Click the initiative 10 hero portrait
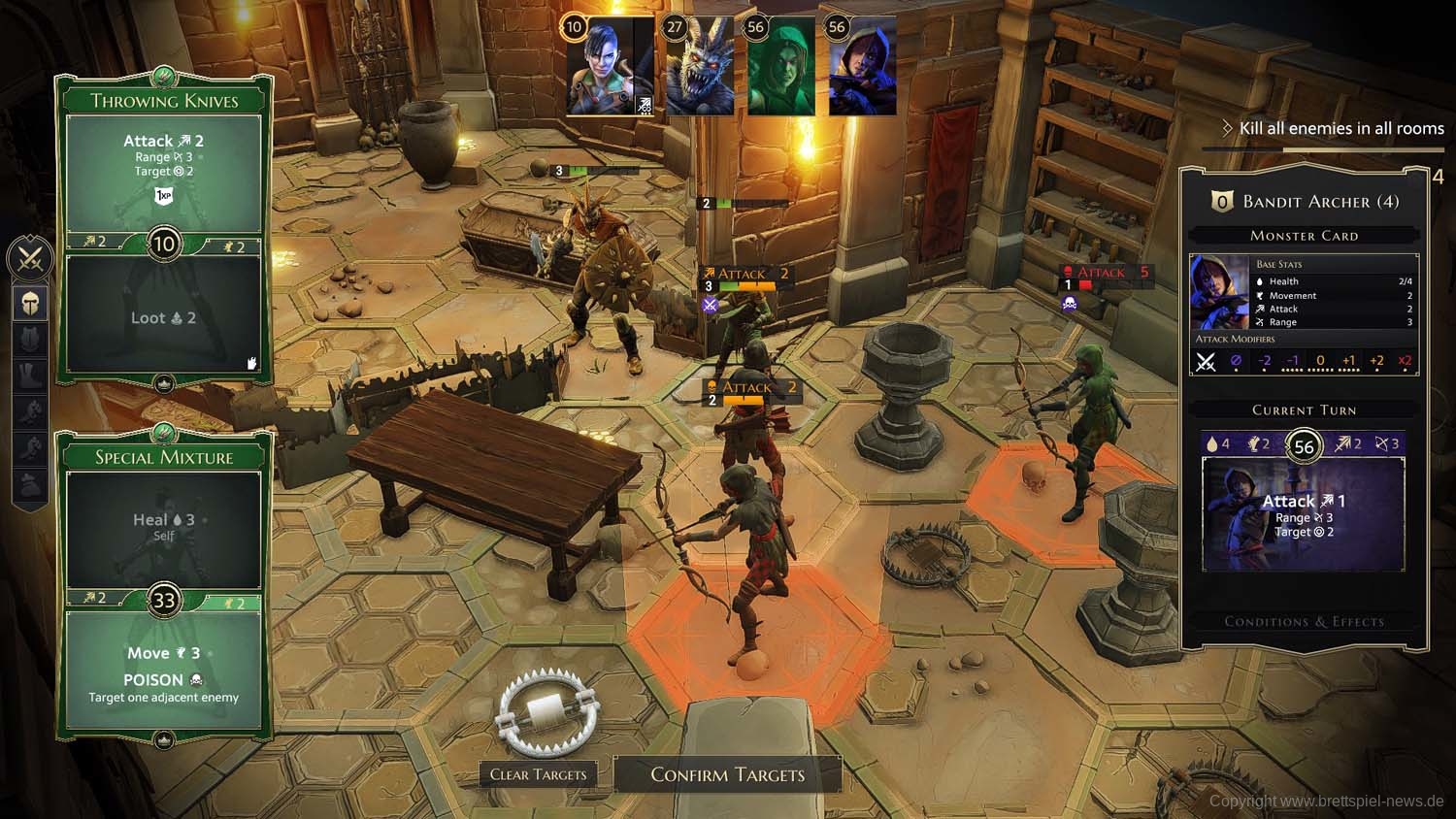The height and width of the screenshot is (819, 1456). (610, 66)
